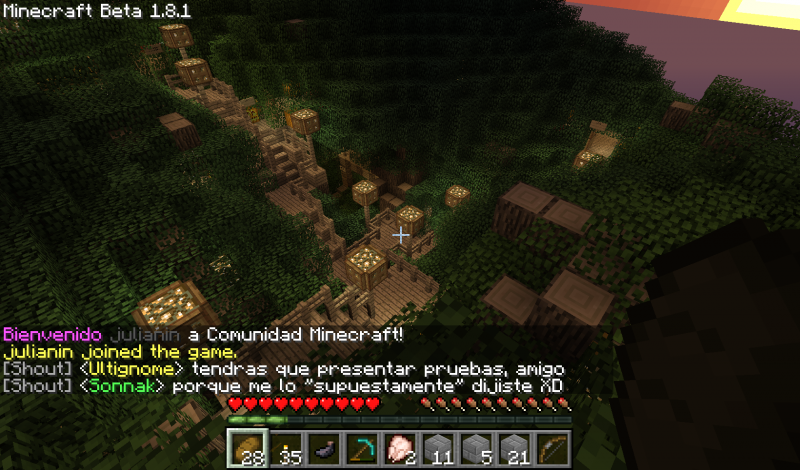Select the bread stack hotbar slot
Screen dimensions: 800x470
click(246, 448)
